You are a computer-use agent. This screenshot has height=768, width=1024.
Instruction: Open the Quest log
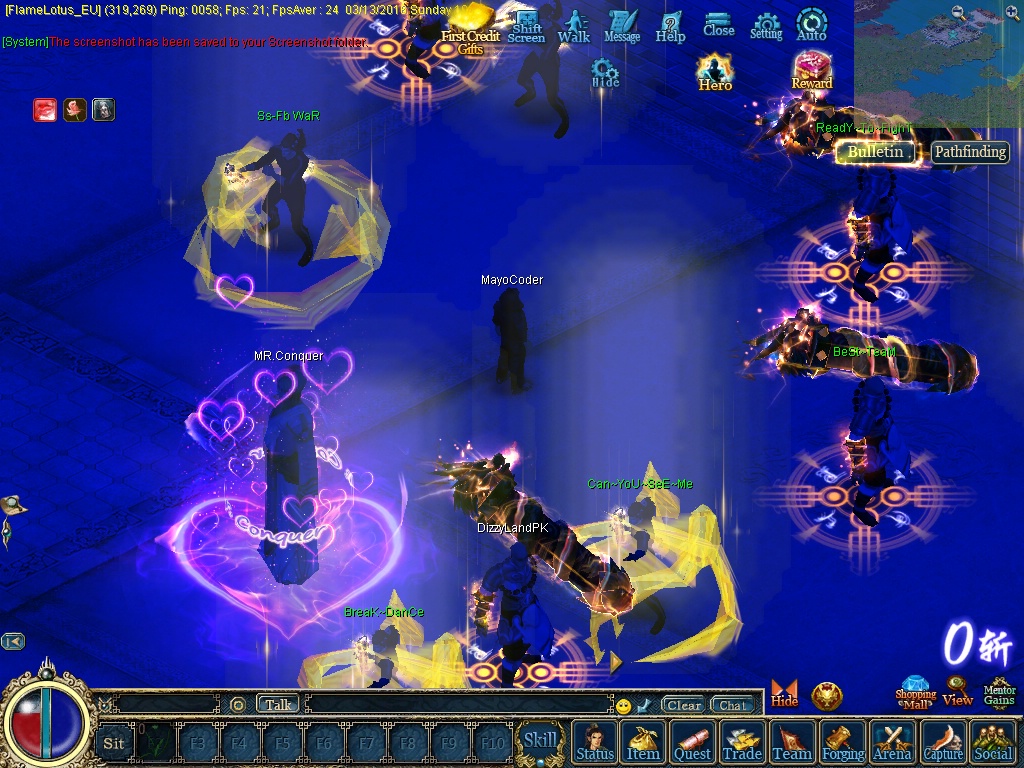point(692,744)
